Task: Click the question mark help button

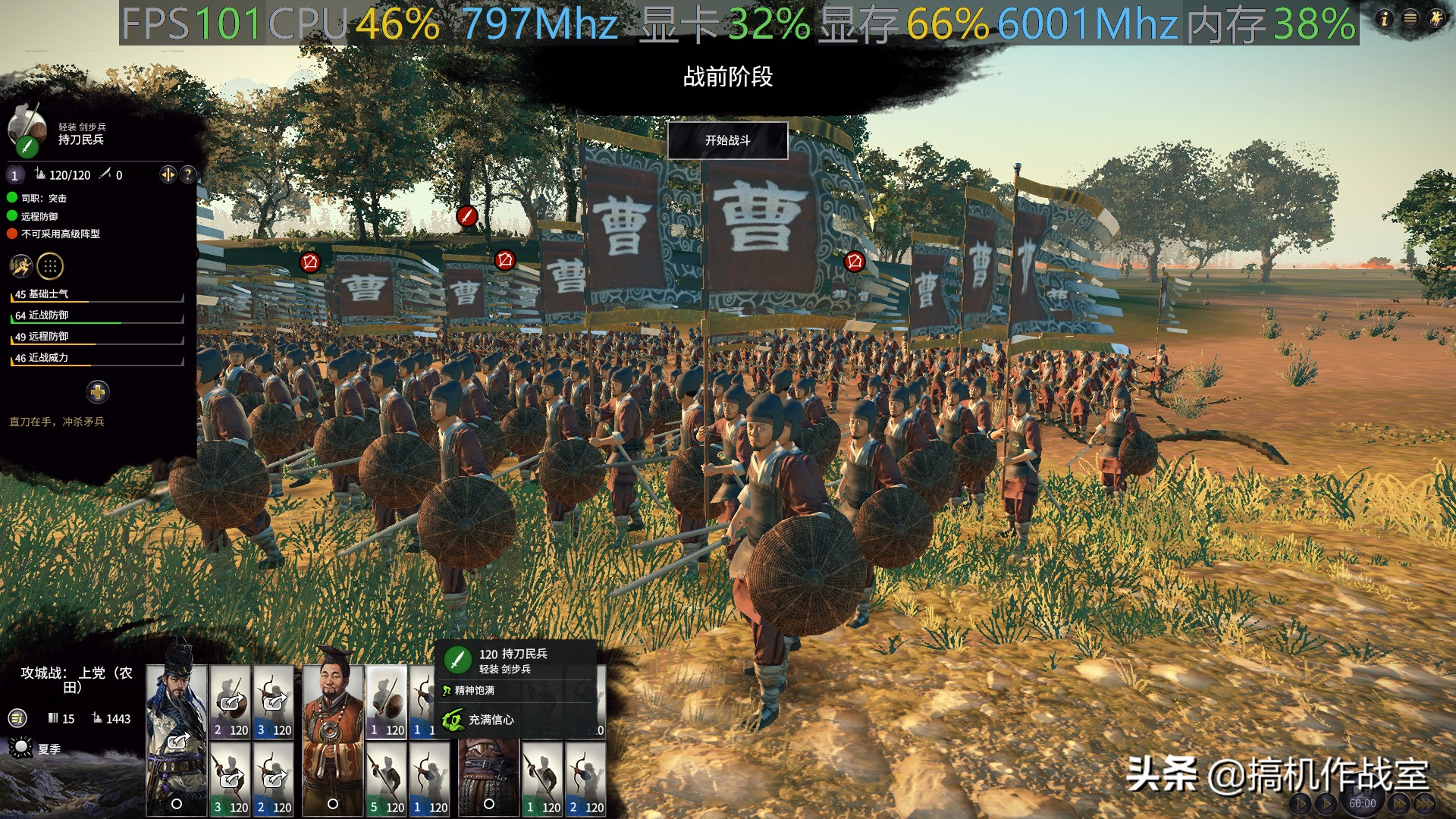Action: [x=187, y=175]
